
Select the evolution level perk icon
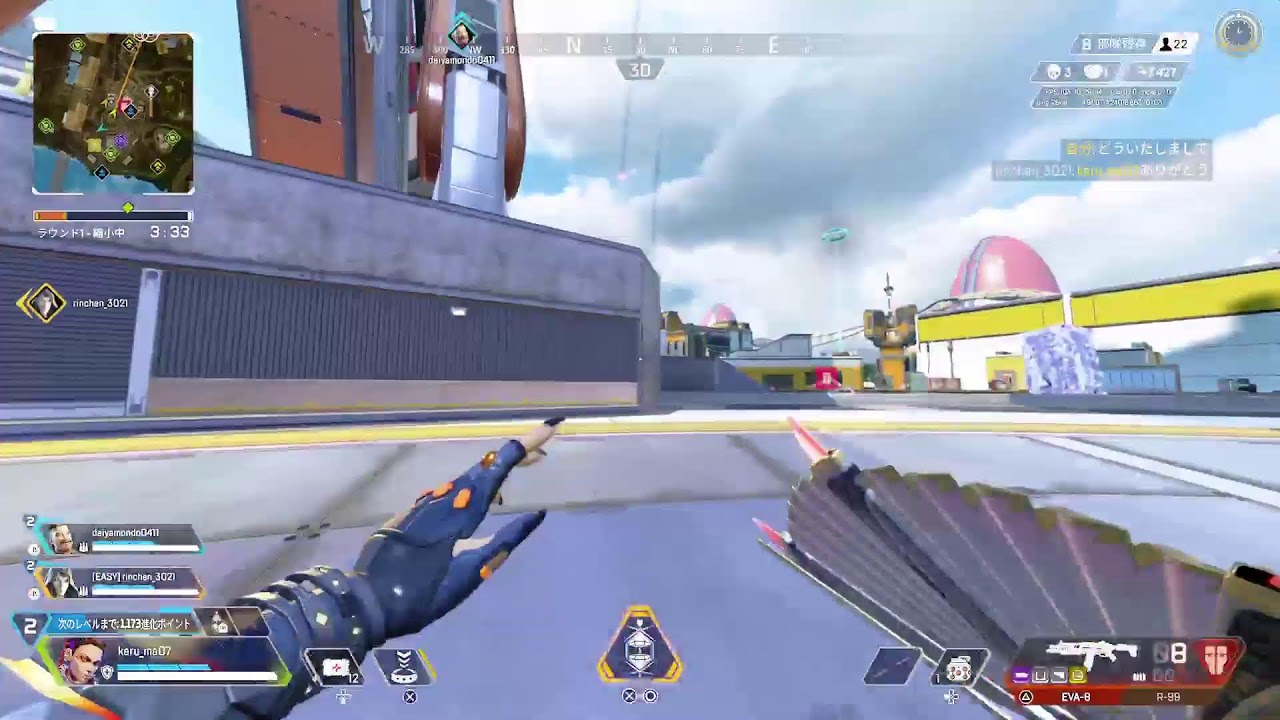pos(218,623)
